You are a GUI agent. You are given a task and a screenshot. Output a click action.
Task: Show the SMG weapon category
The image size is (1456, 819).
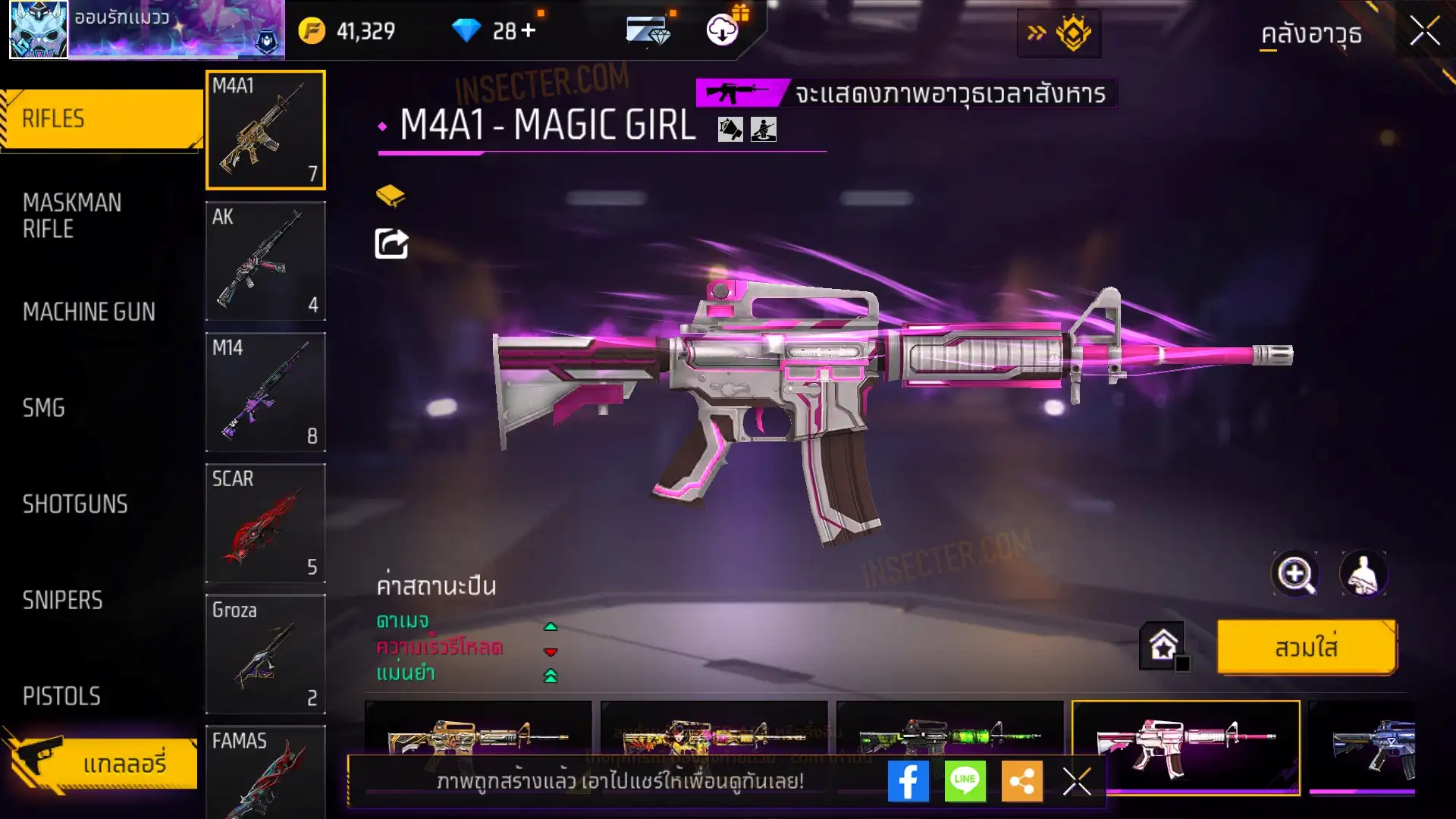coord(44,408)
